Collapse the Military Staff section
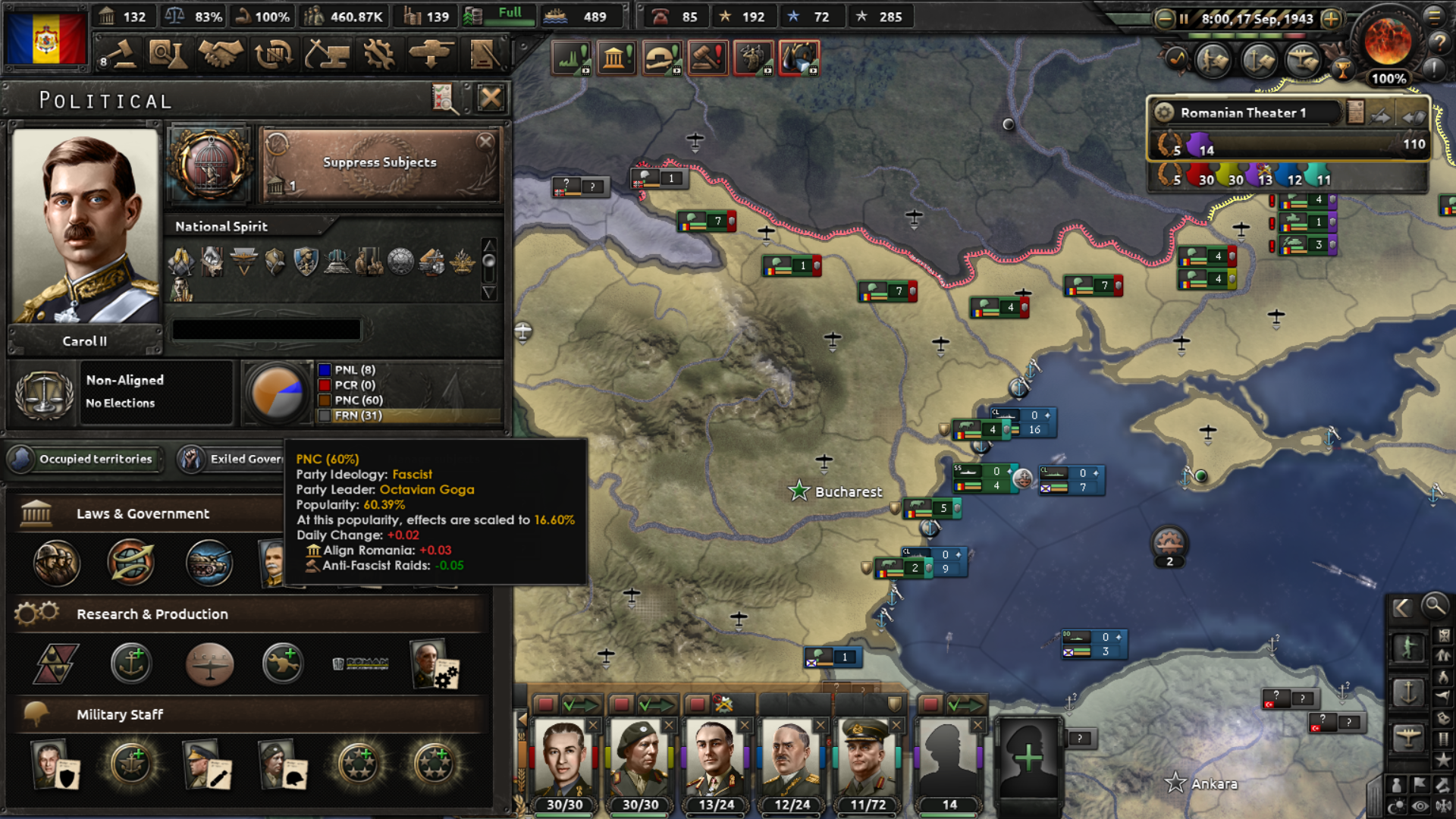Image resolution: width=1456 pixels, height=819 pixels. [121, 714]
